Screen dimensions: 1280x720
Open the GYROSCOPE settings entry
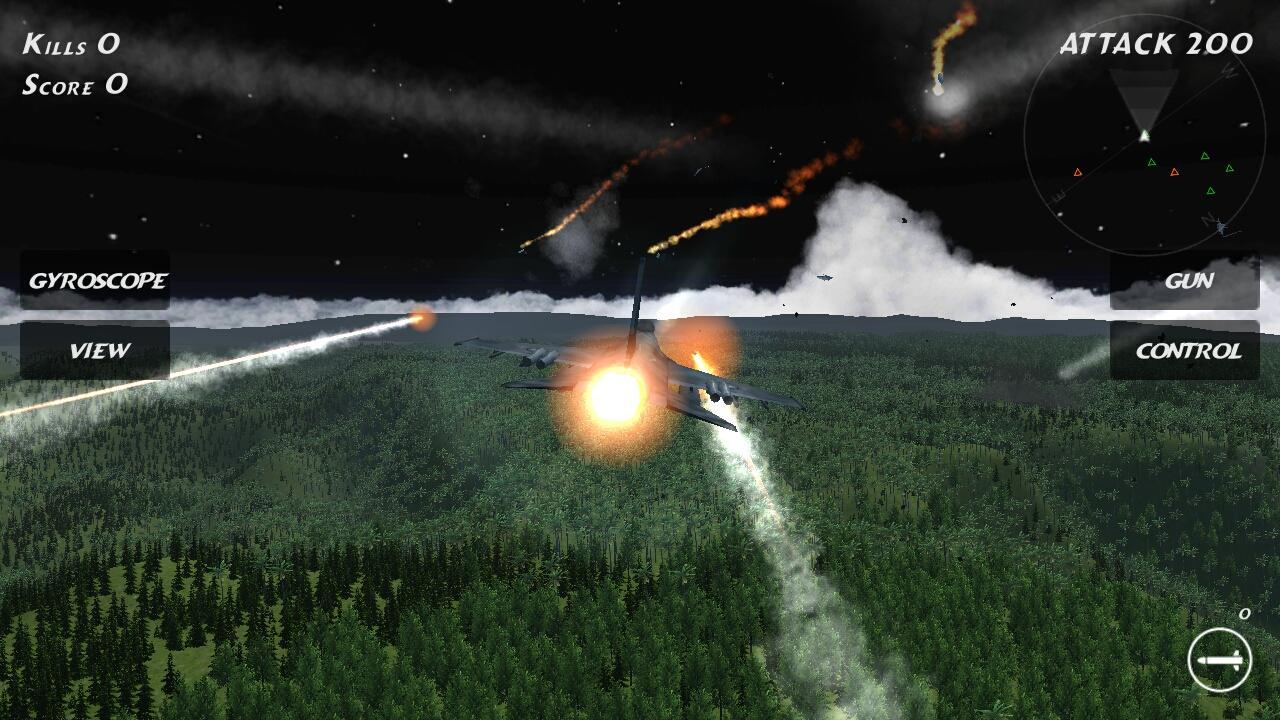tap(99, 281)
